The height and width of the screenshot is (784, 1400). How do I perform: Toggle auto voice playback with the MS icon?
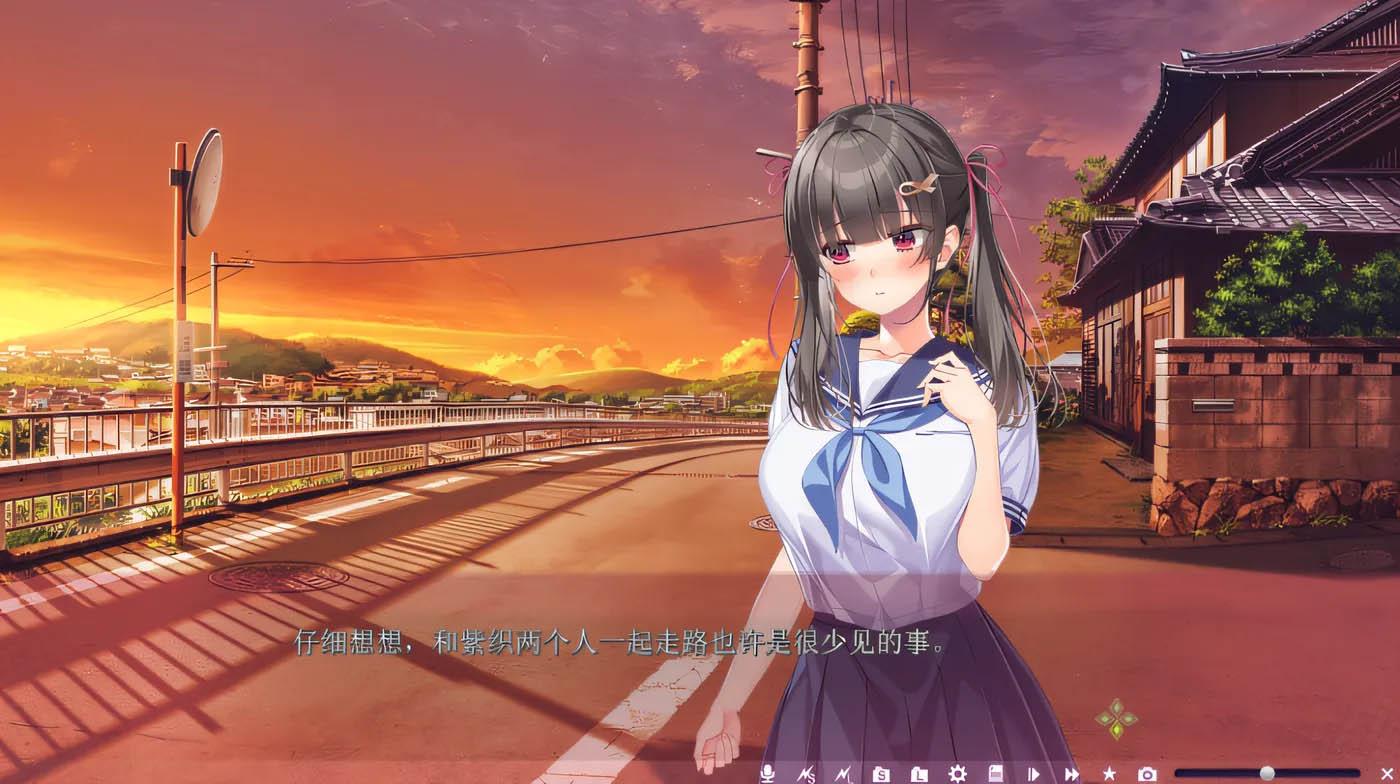tap(808, 770)
